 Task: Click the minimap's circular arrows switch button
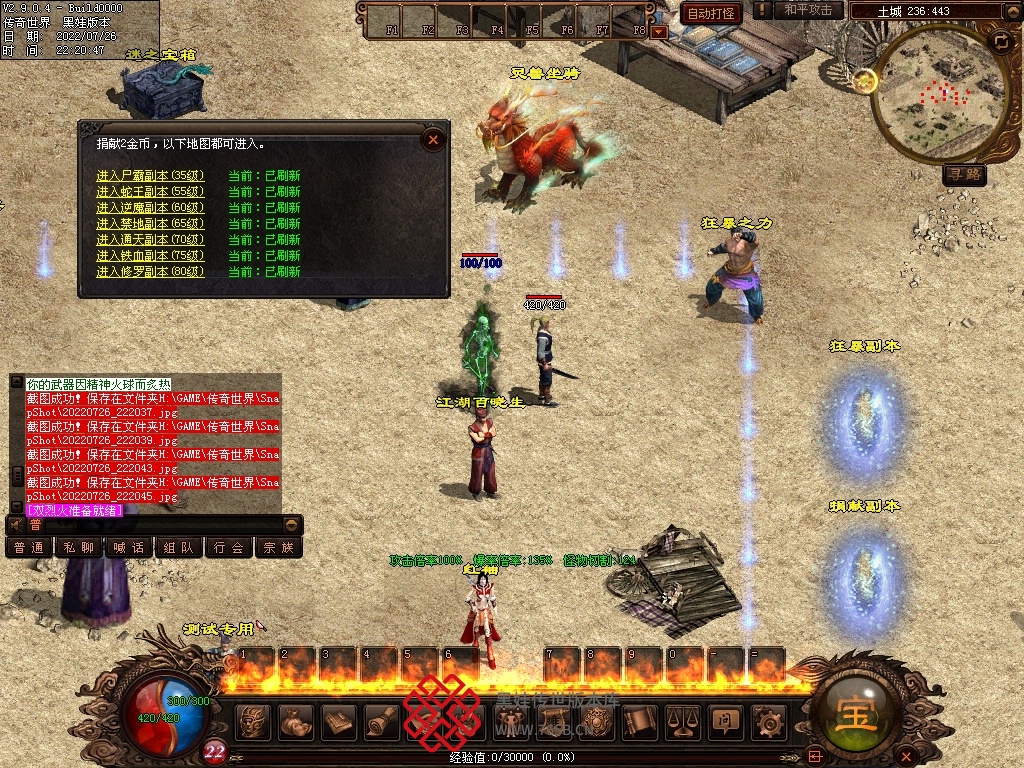1000,41
